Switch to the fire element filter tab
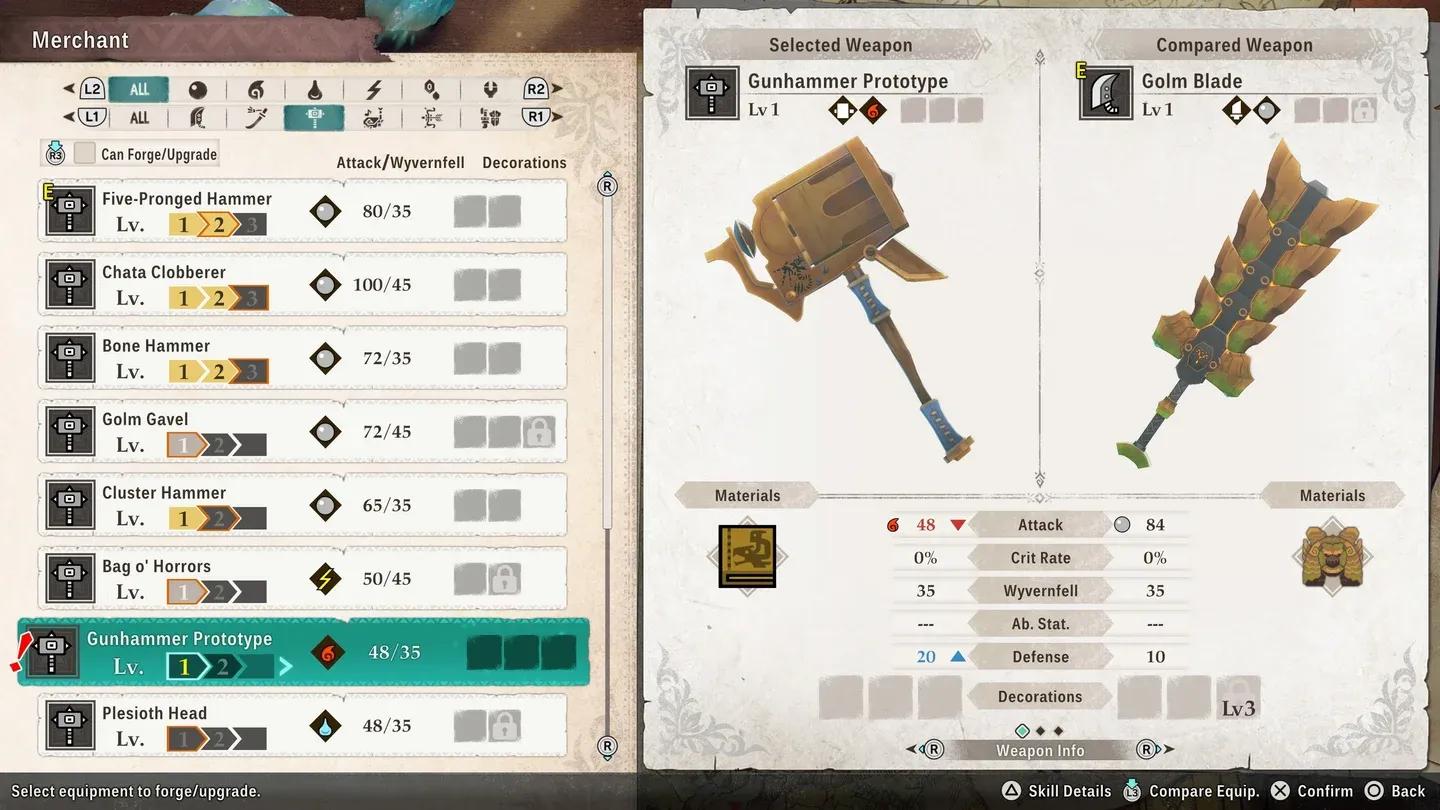The height and width of the screenshot is (810, 1440). tap(256, 89)
